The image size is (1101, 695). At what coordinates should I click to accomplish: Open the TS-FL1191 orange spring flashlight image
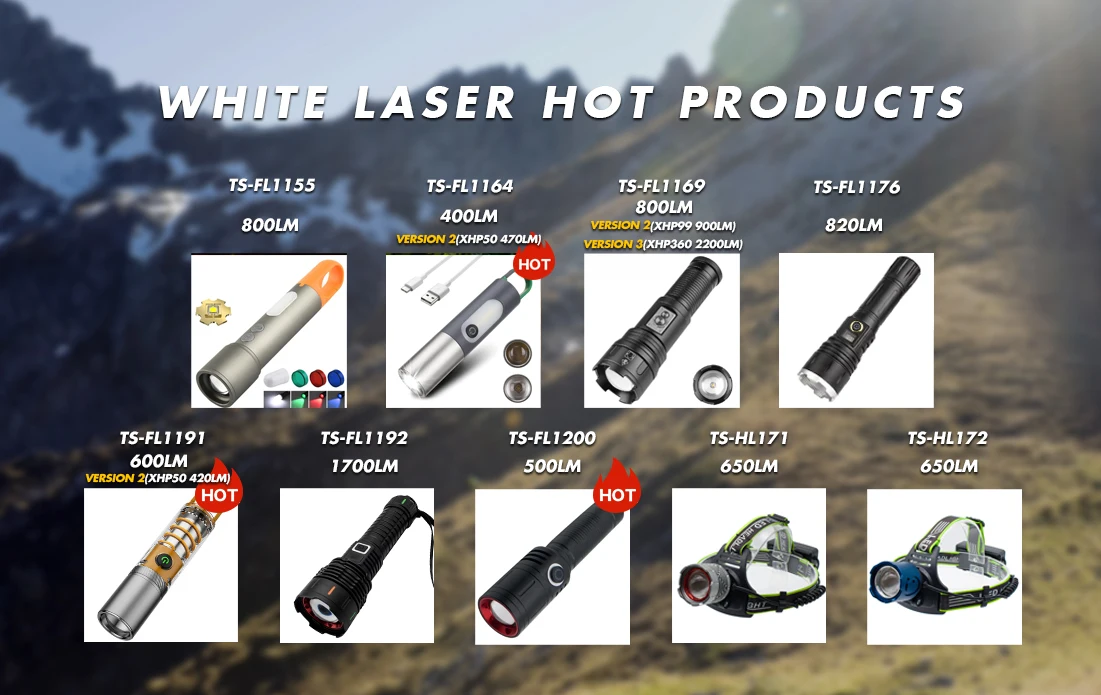coord(161,565)
